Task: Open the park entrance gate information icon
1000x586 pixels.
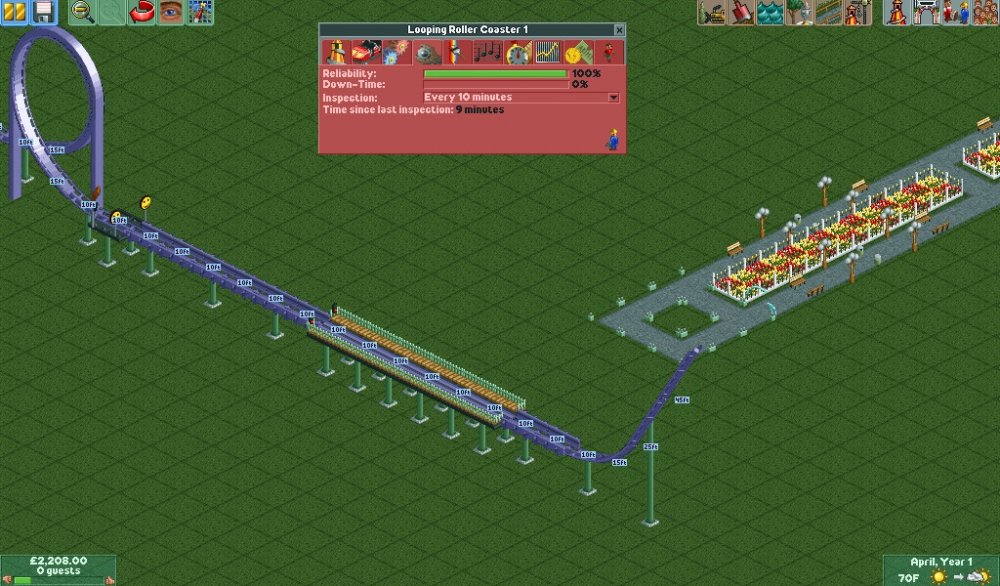Action: tap(926, 12)
